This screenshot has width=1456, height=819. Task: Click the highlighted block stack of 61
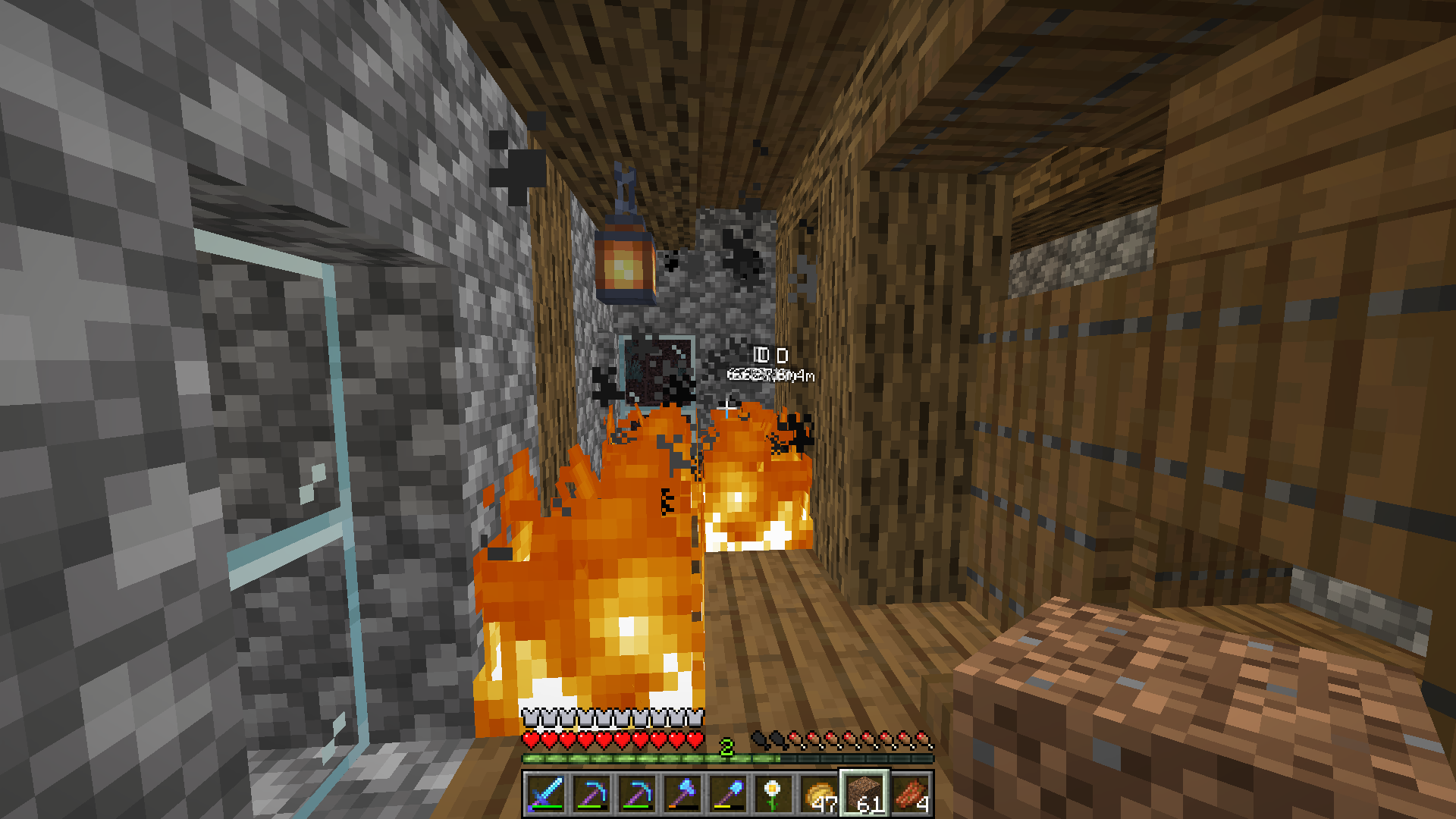tap(864, 794)
